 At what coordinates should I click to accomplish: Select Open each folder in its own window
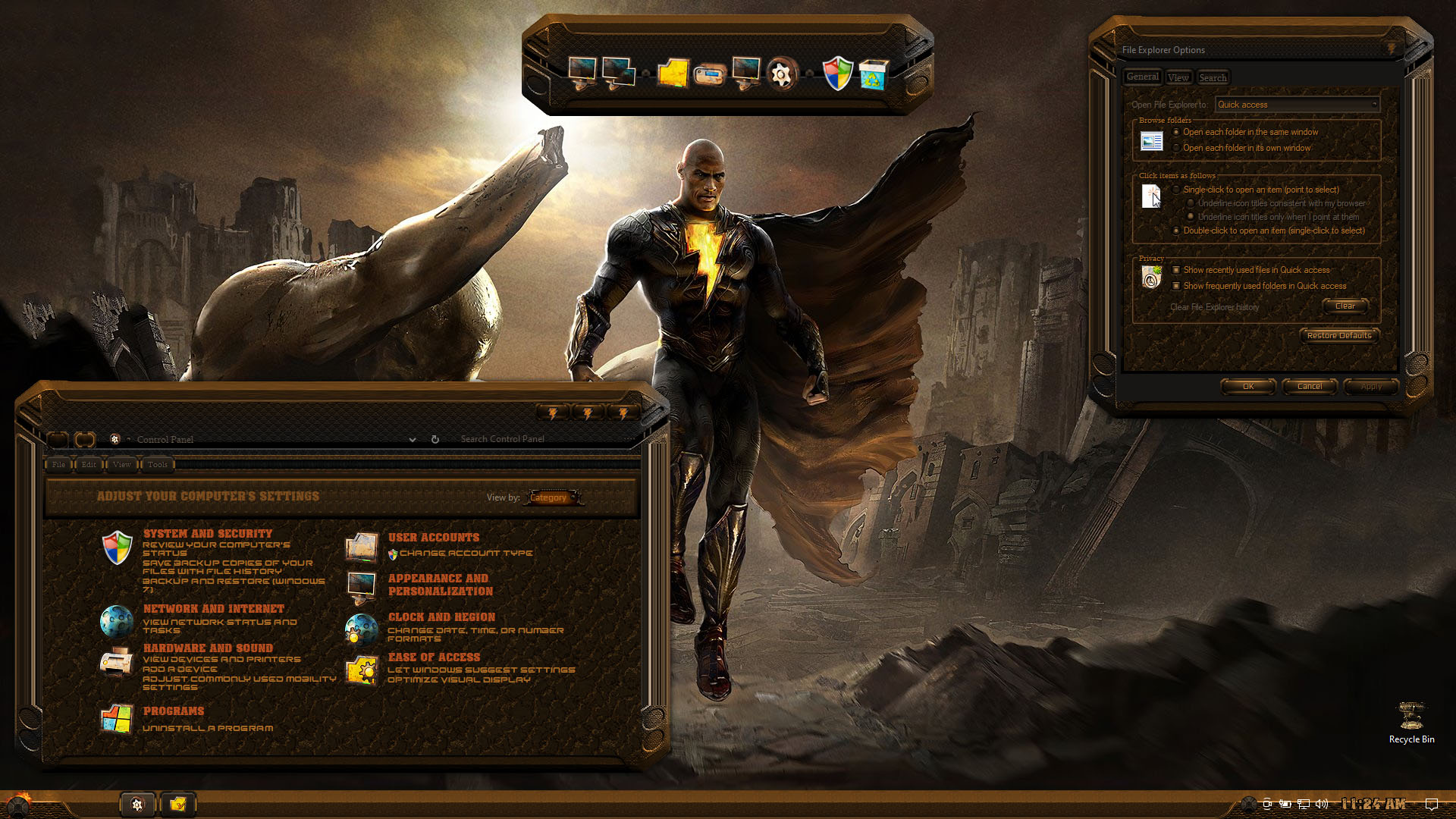(1177, 148)
